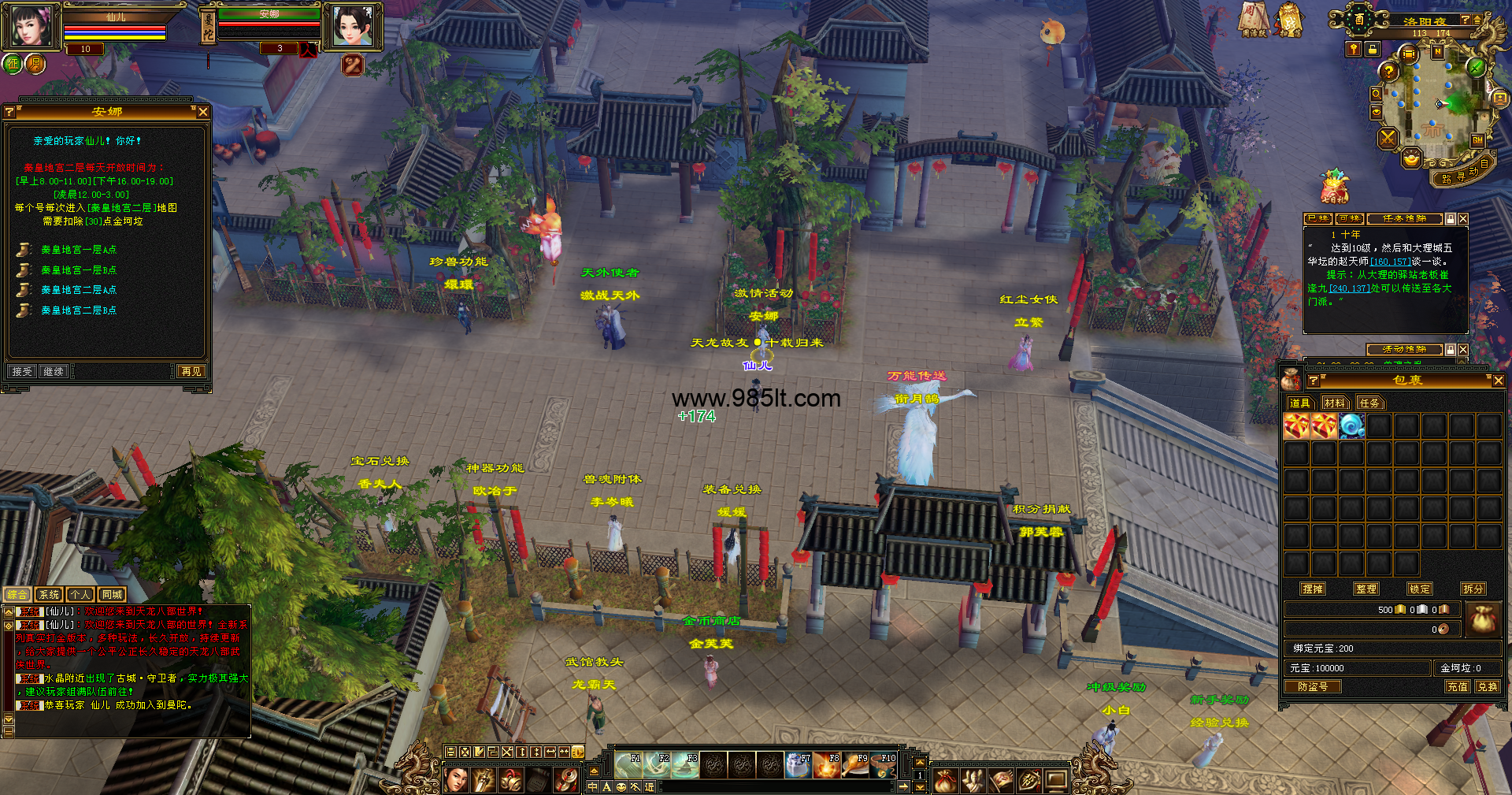Click the 整理 sort button
This screenshot has height=795, width=1512.
pyautogui.click(x=1366, y=589)
